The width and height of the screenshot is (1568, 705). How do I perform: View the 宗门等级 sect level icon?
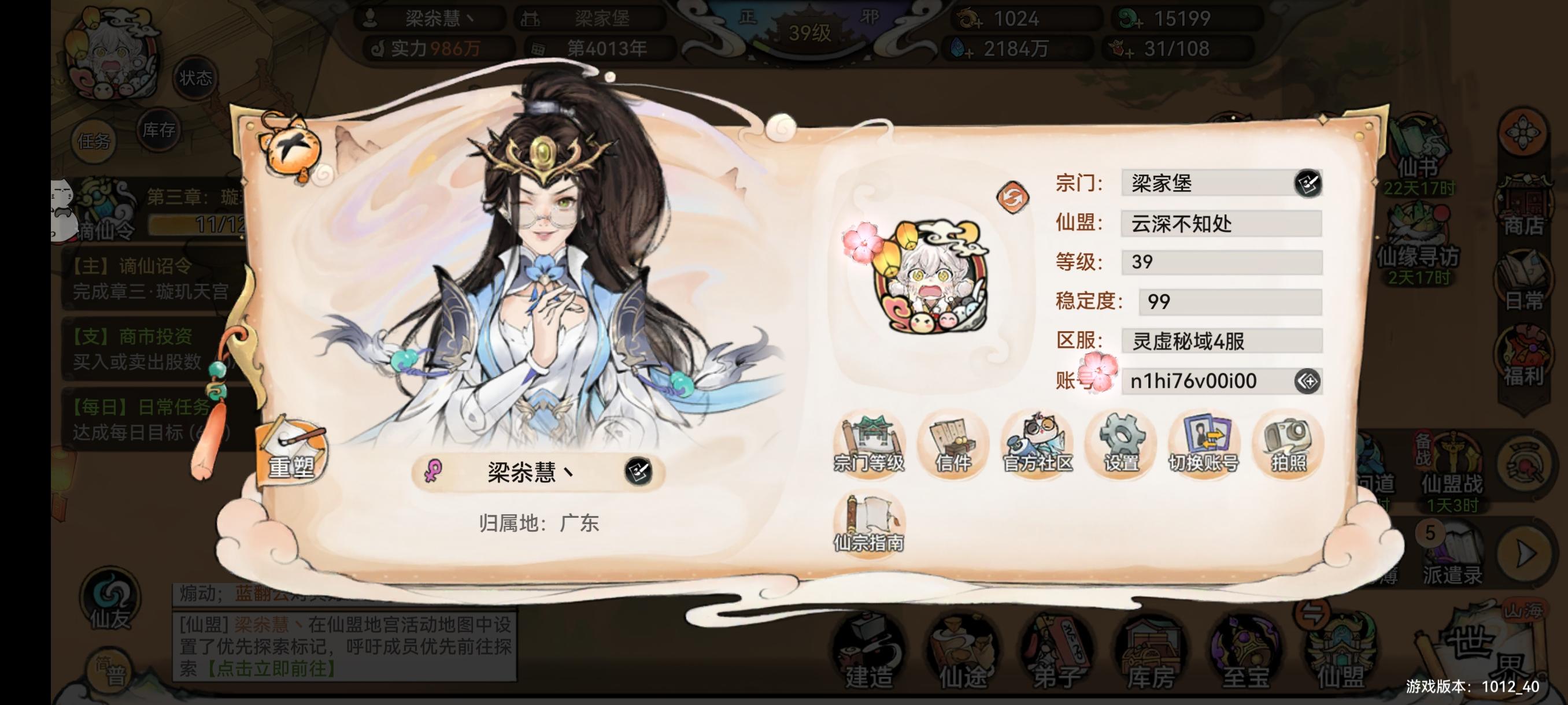click(x=870, y=446)
